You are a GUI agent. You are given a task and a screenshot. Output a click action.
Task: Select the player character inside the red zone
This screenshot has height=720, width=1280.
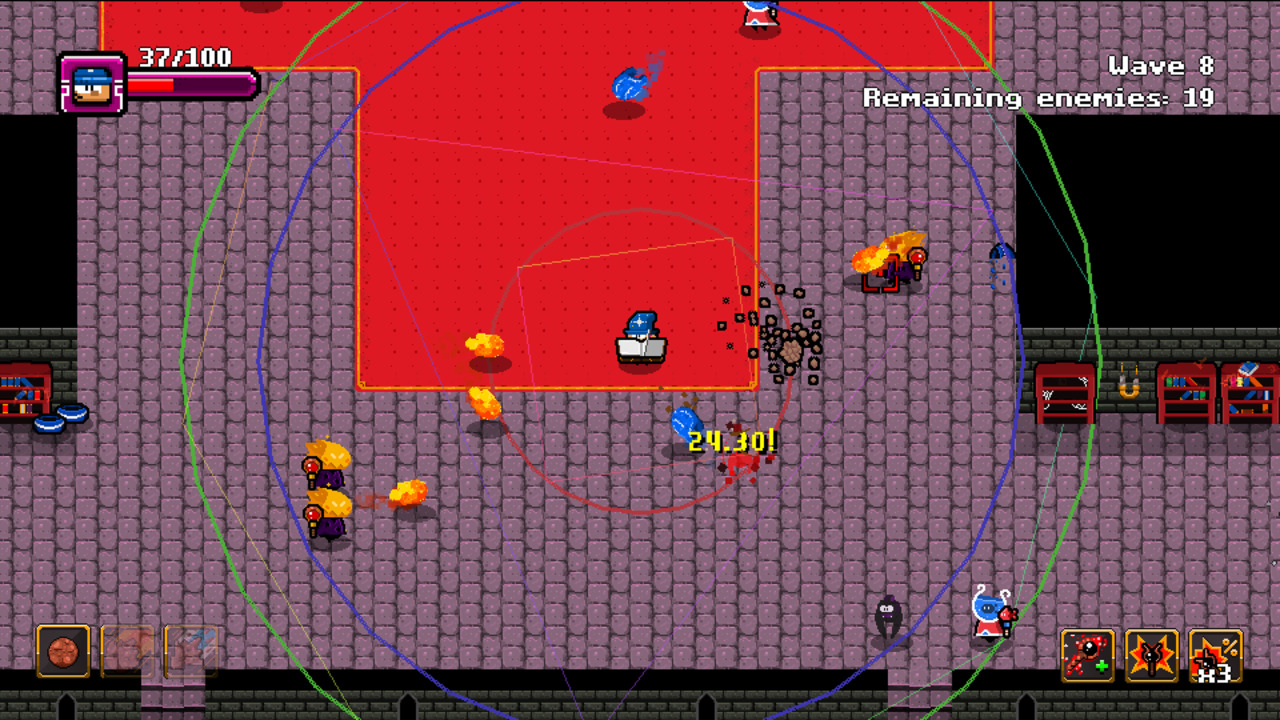(x=640, y=335)
